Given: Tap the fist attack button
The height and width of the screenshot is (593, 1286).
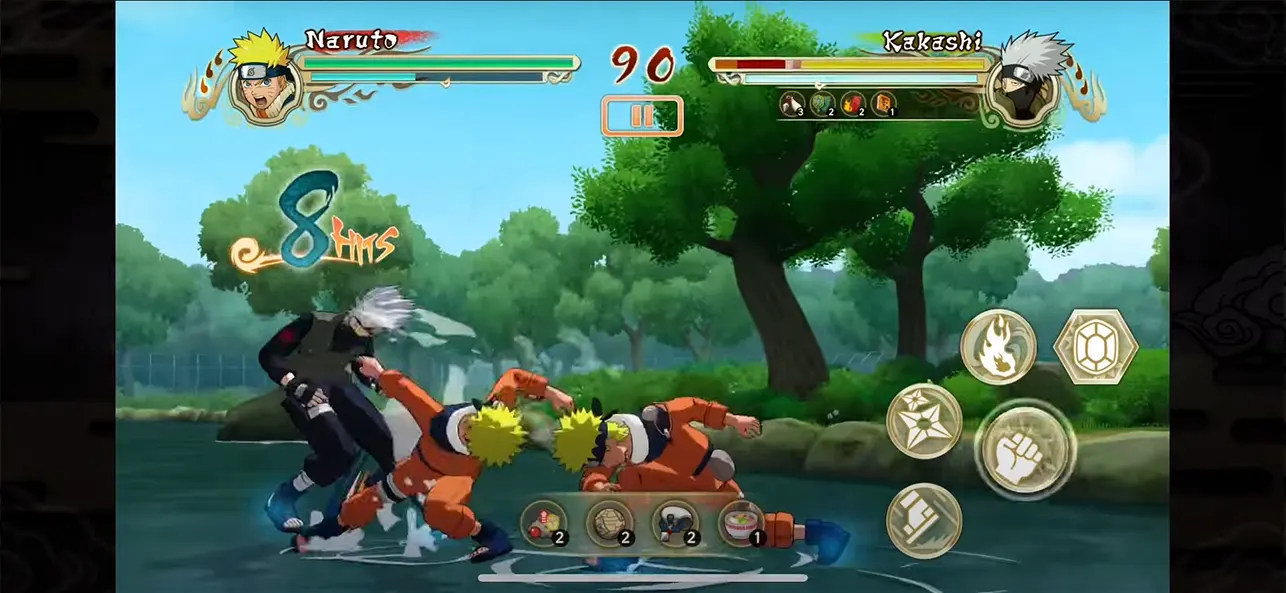Looking at the screenshot, I should (x=1024, y=451).
